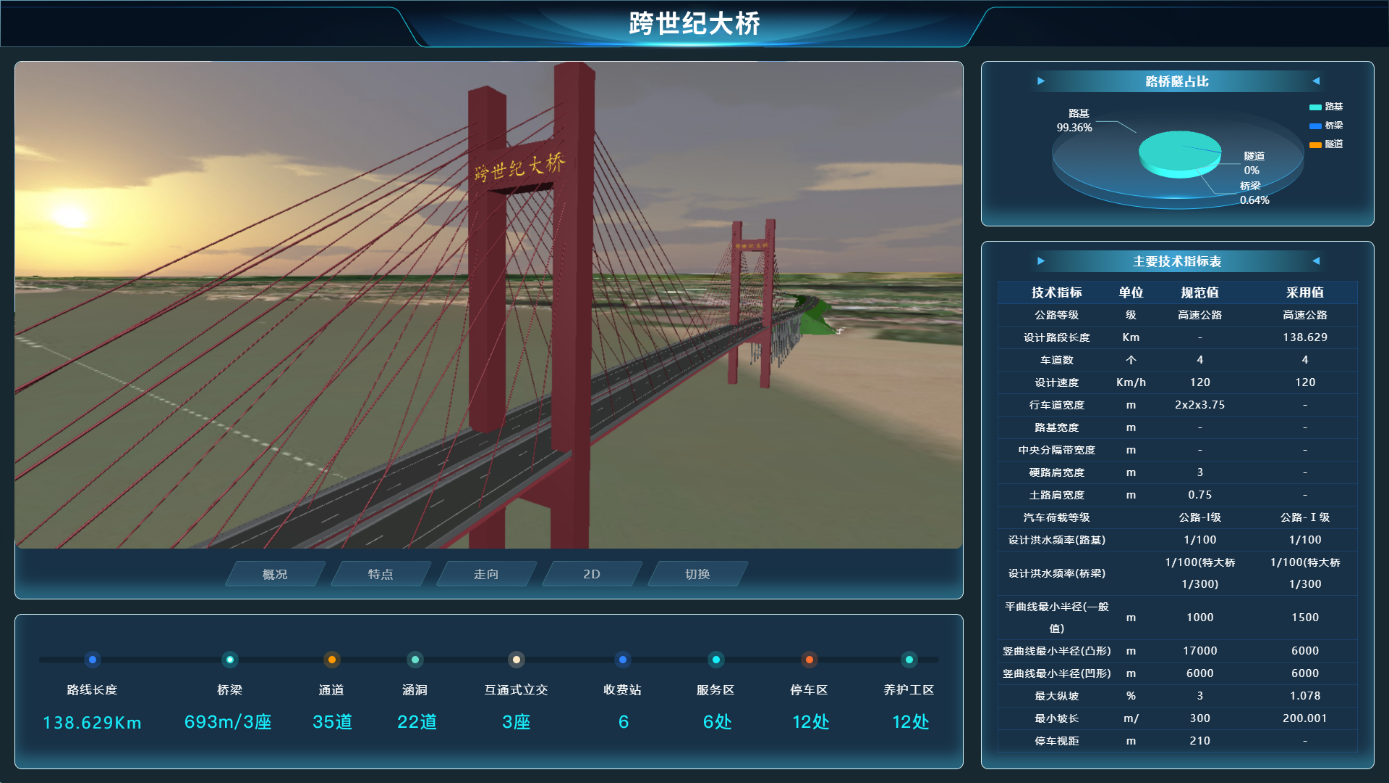Select the 收费站 timeline dot
This screenshot has height=783, width=1389.
(623, 660)
